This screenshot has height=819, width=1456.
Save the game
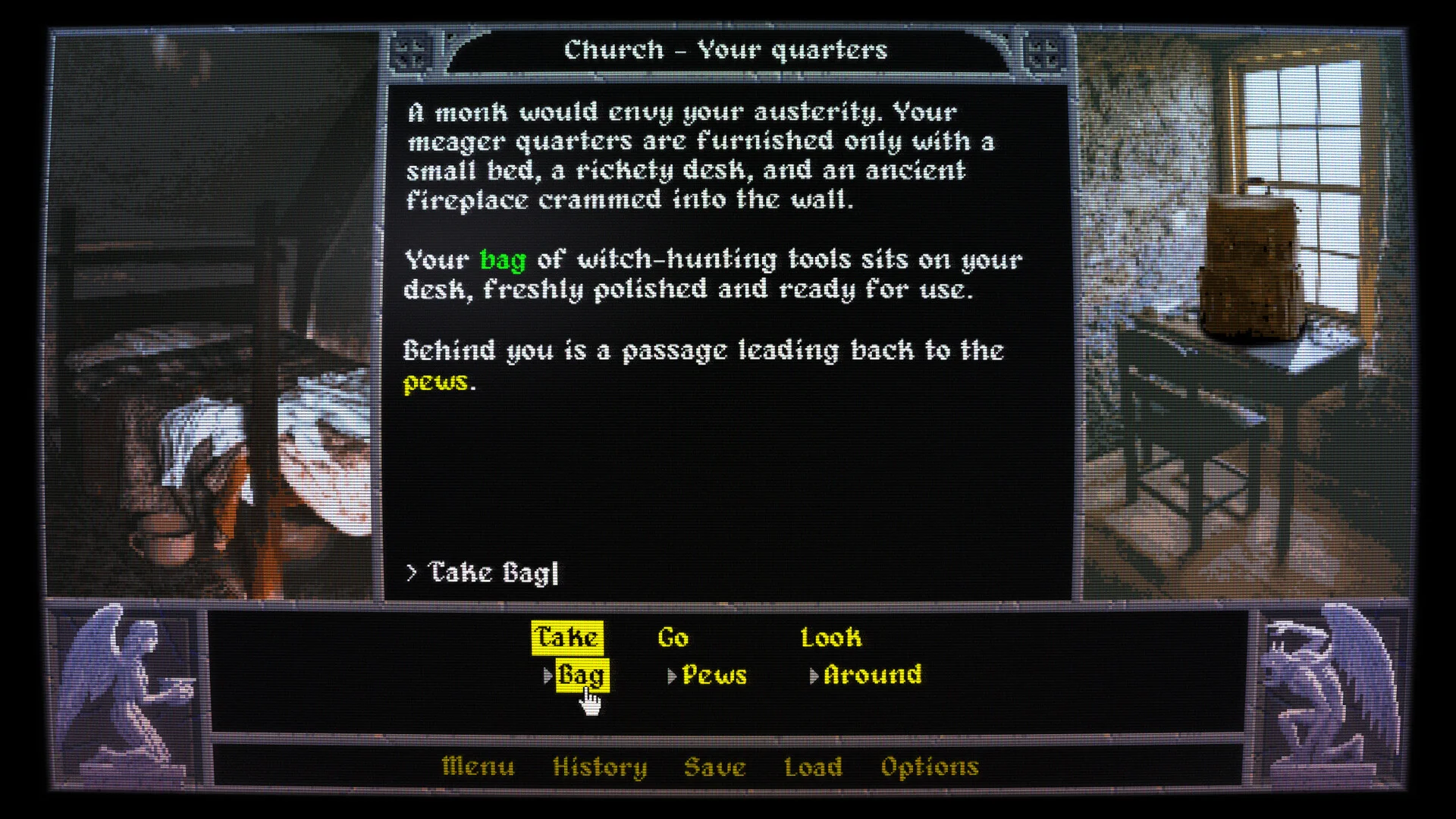pos(716,767)
